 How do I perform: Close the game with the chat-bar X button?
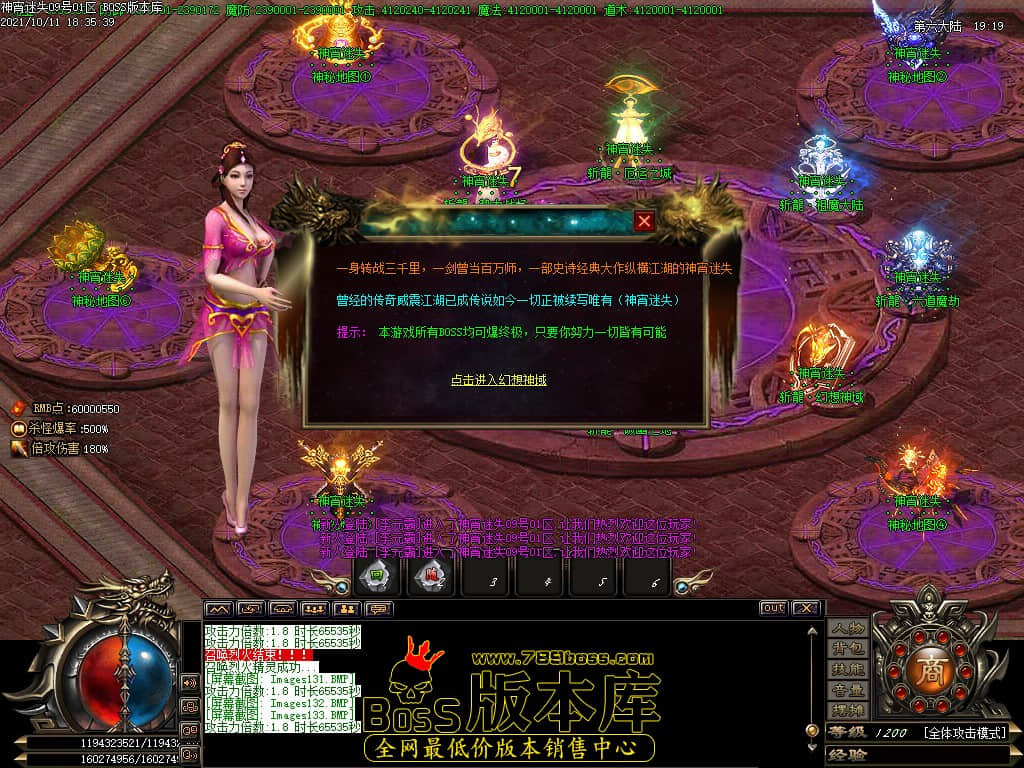click(805, 608)
